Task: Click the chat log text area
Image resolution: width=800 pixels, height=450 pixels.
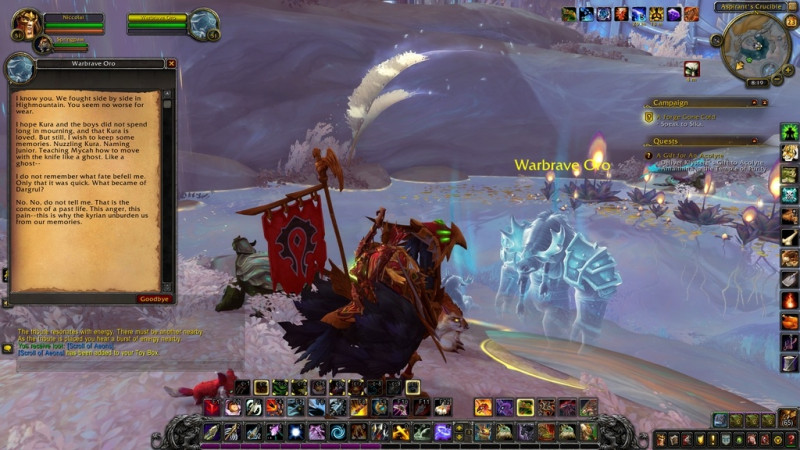Action: tap(100, 340)
